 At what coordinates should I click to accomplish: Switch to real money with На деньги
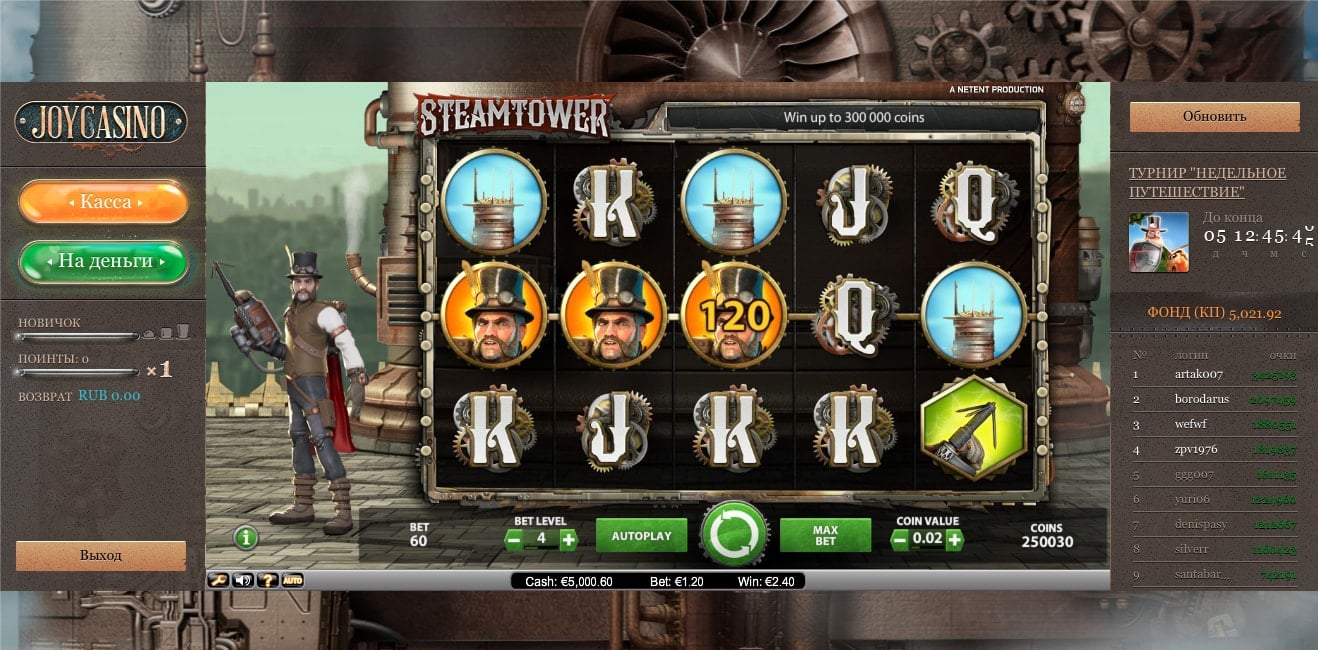(104, 261)
